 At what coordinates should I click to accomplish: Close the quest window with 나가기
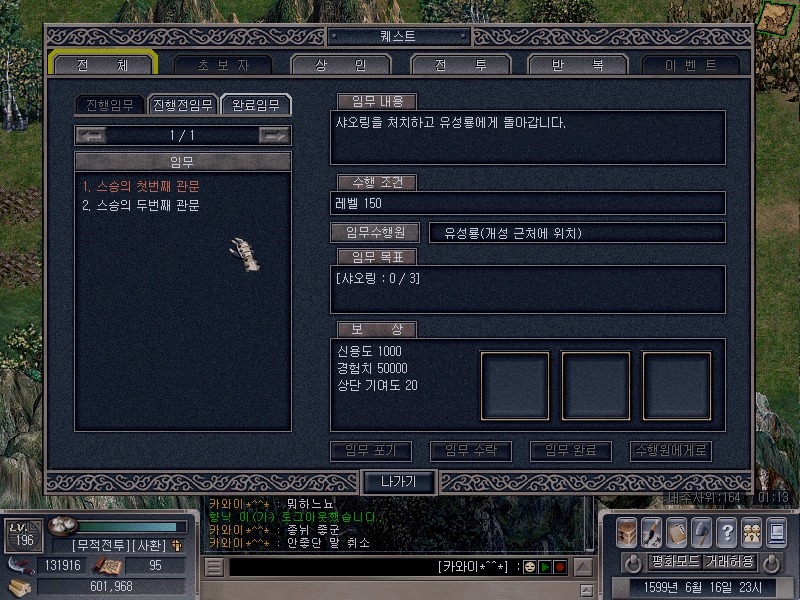coord(398,481)
